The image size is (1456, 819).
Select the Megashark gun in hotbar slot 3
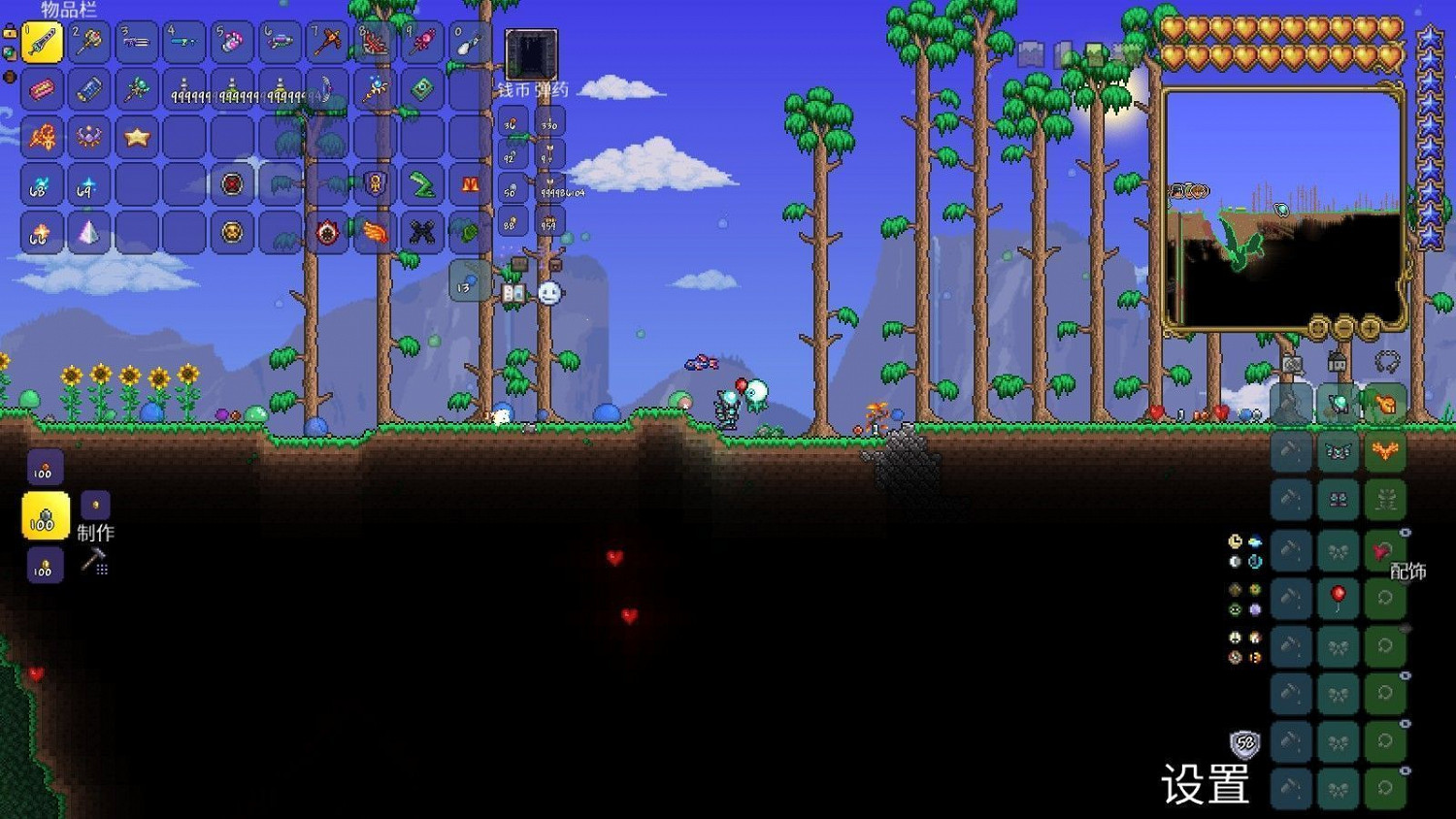pyautogui.click(x=136, y=42)
